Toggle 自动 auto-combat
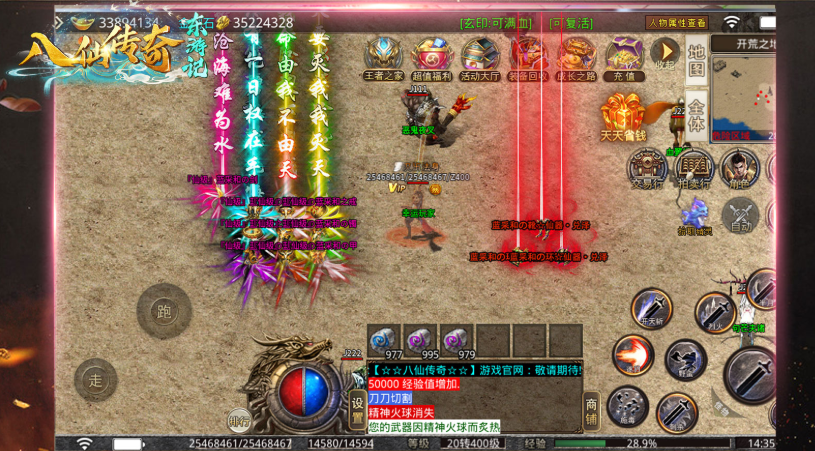This screenshot has height=451, width=815. point(741,215)
